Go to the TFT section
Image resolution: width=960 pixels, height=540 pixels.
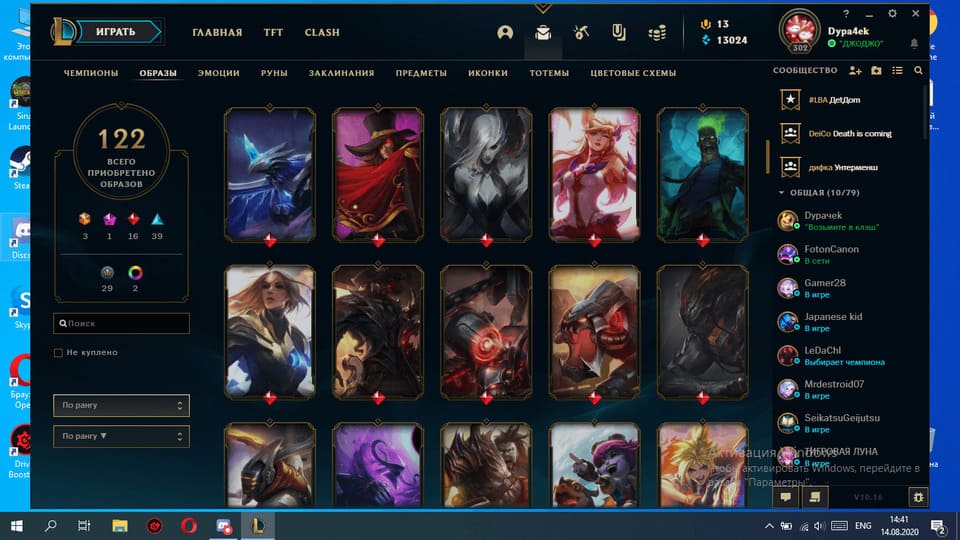[273, 33]
